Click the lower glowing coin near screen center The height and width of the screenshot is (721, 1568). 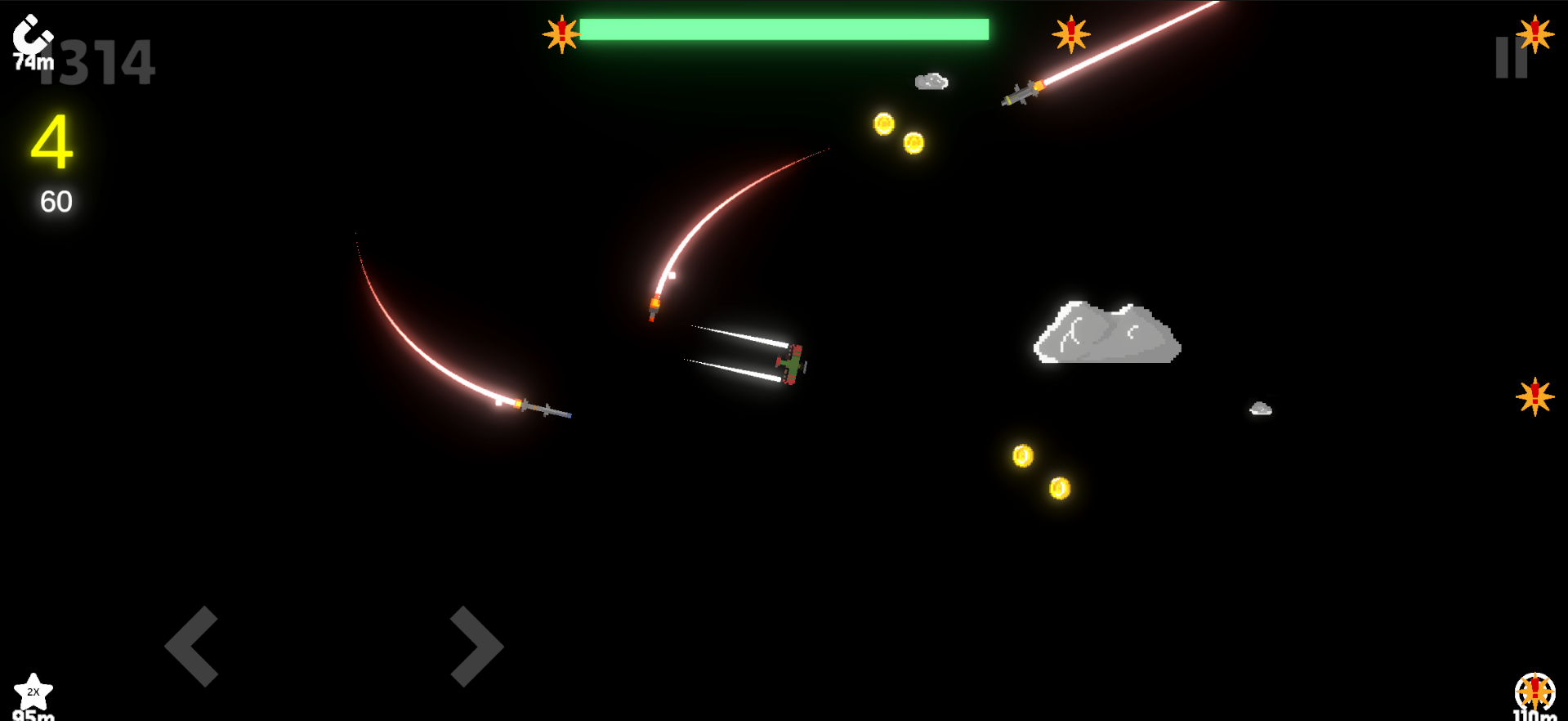[1022, 456]
